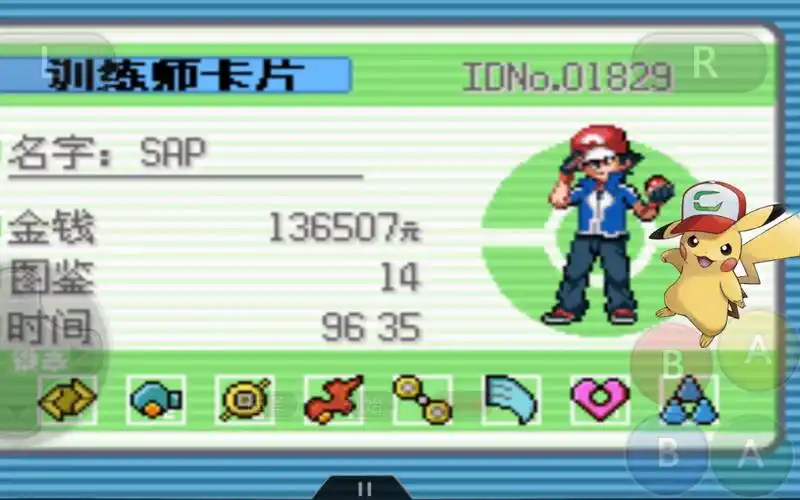Tap the red-tinted B touch button
This screenshot has width=800, height=500.
point(672,364)
